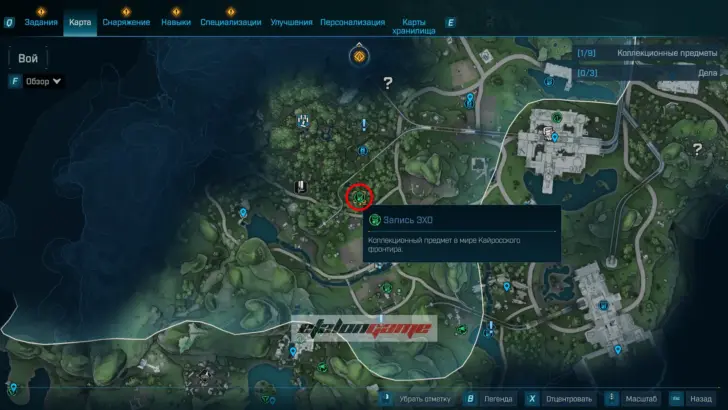This screenshot has width=728, height=410.
Task: Click the orange objective marker at map top
Action: click(x=359, y=56)
